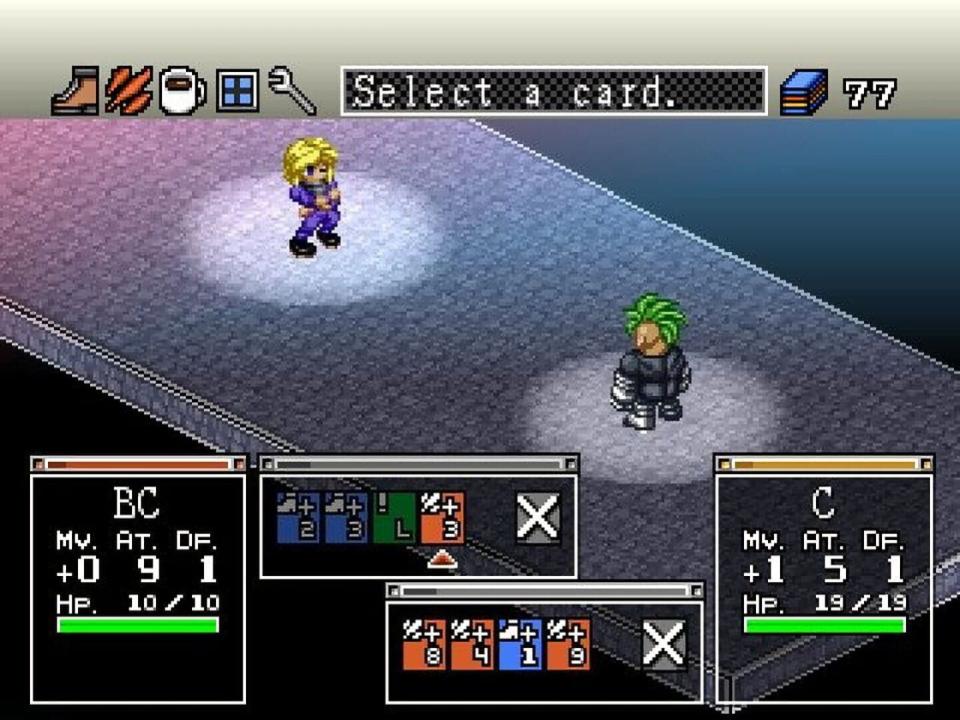Click the card deck stack icon
Screen dimensions: 960x720
804,93
